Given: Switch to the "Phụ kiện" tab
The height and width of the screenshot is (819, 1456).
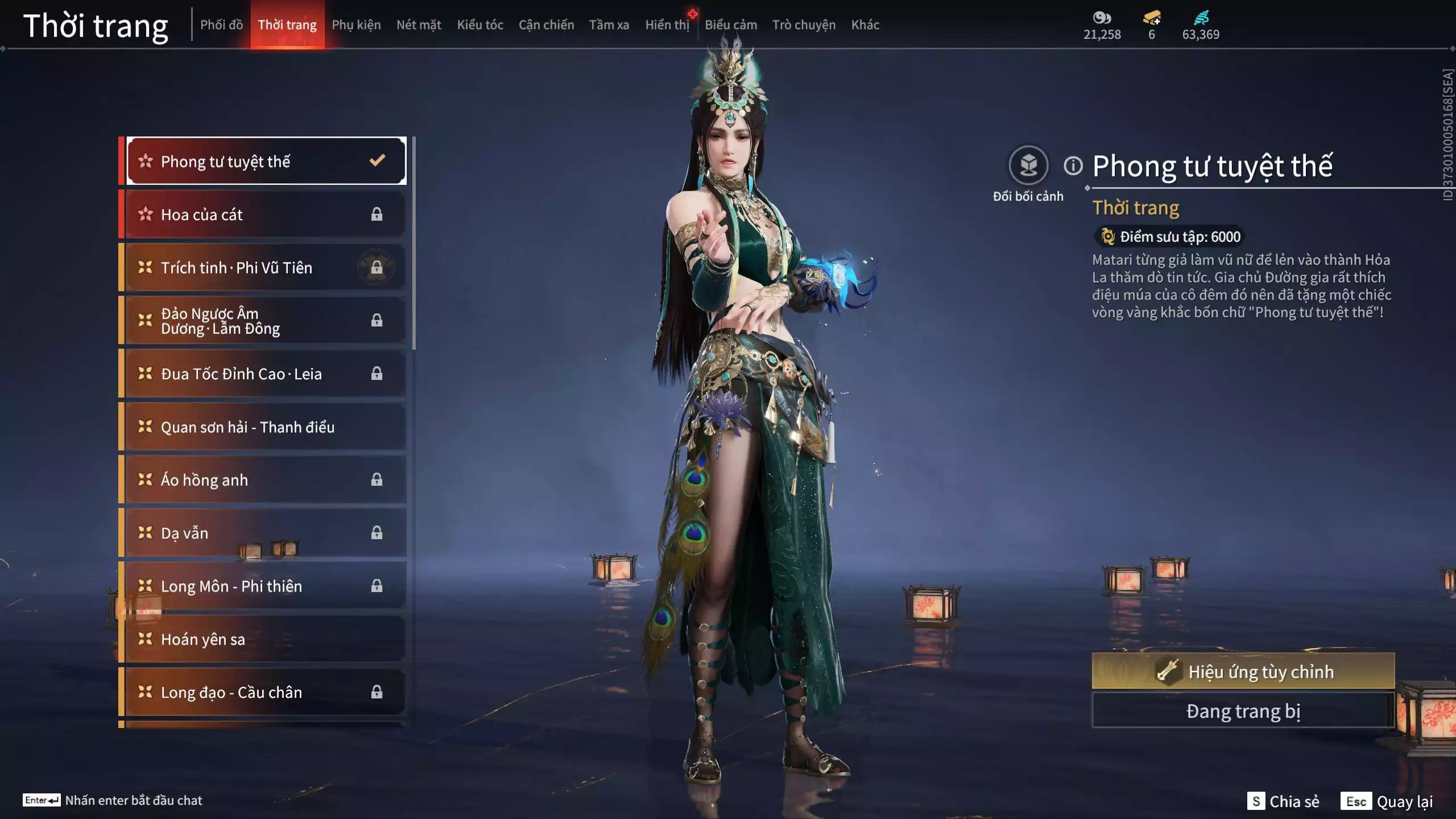Looking at the screenshot, I should click(357, 24).
